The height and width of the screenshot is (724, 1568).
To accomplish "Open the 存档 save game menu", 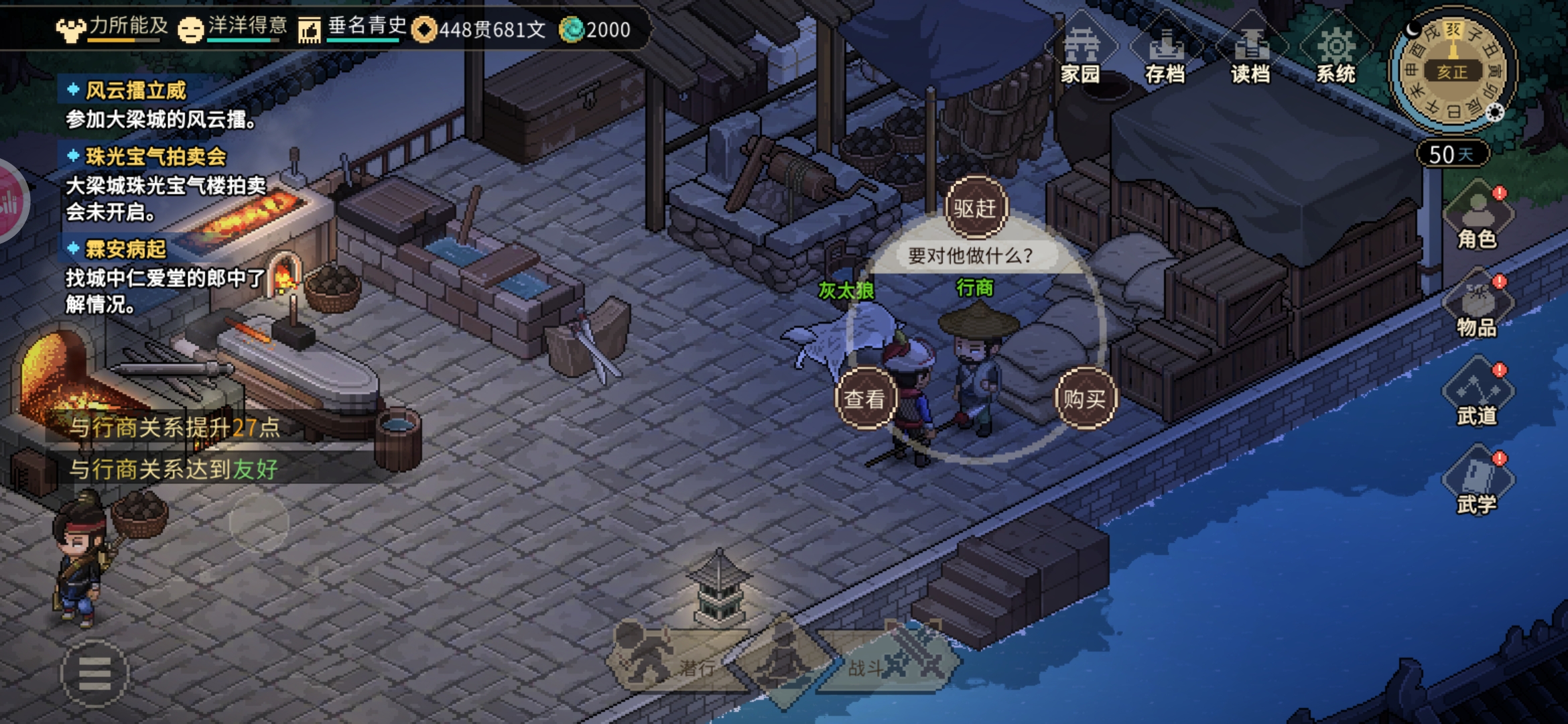I will point(1165,55).
